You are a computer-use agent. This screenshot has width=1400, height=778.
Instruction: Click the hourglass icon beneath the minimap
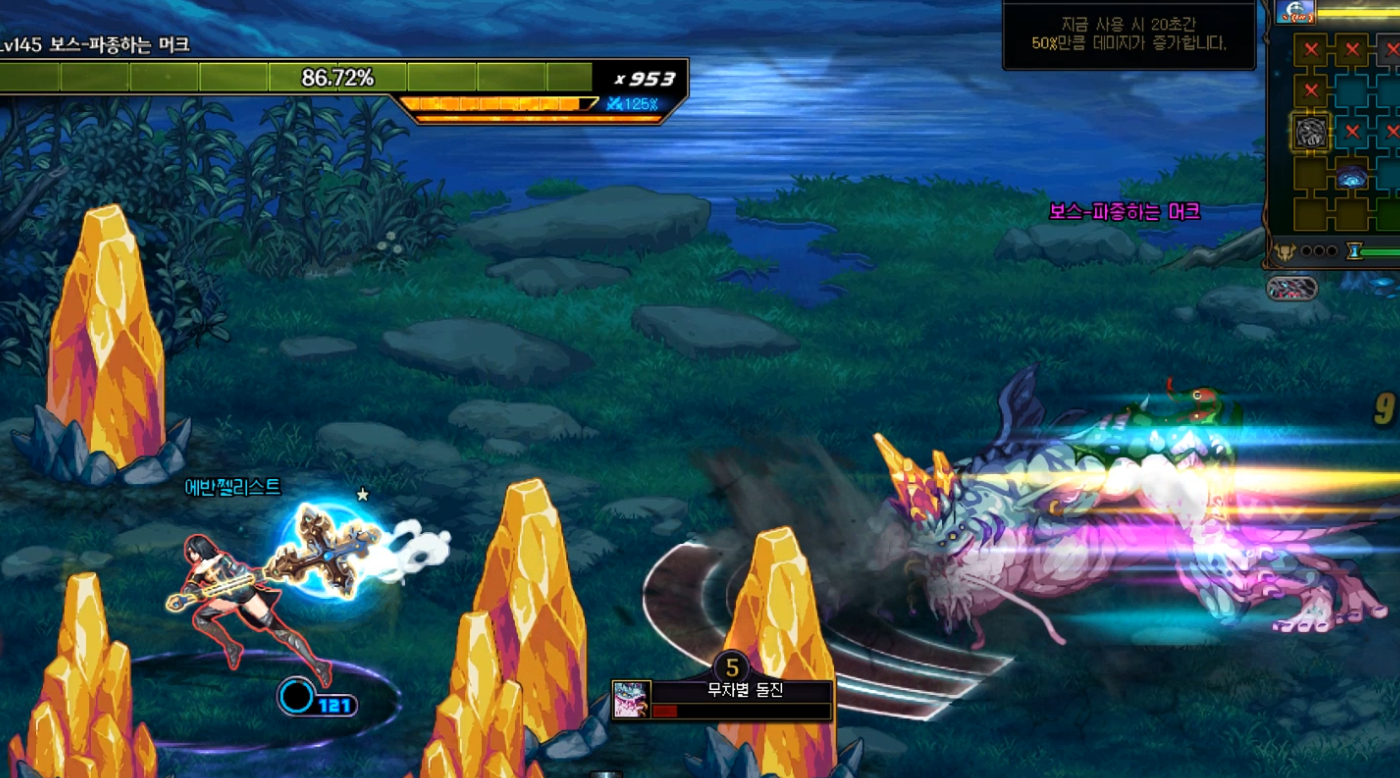pyautogui.click(x=1354, y=252)
